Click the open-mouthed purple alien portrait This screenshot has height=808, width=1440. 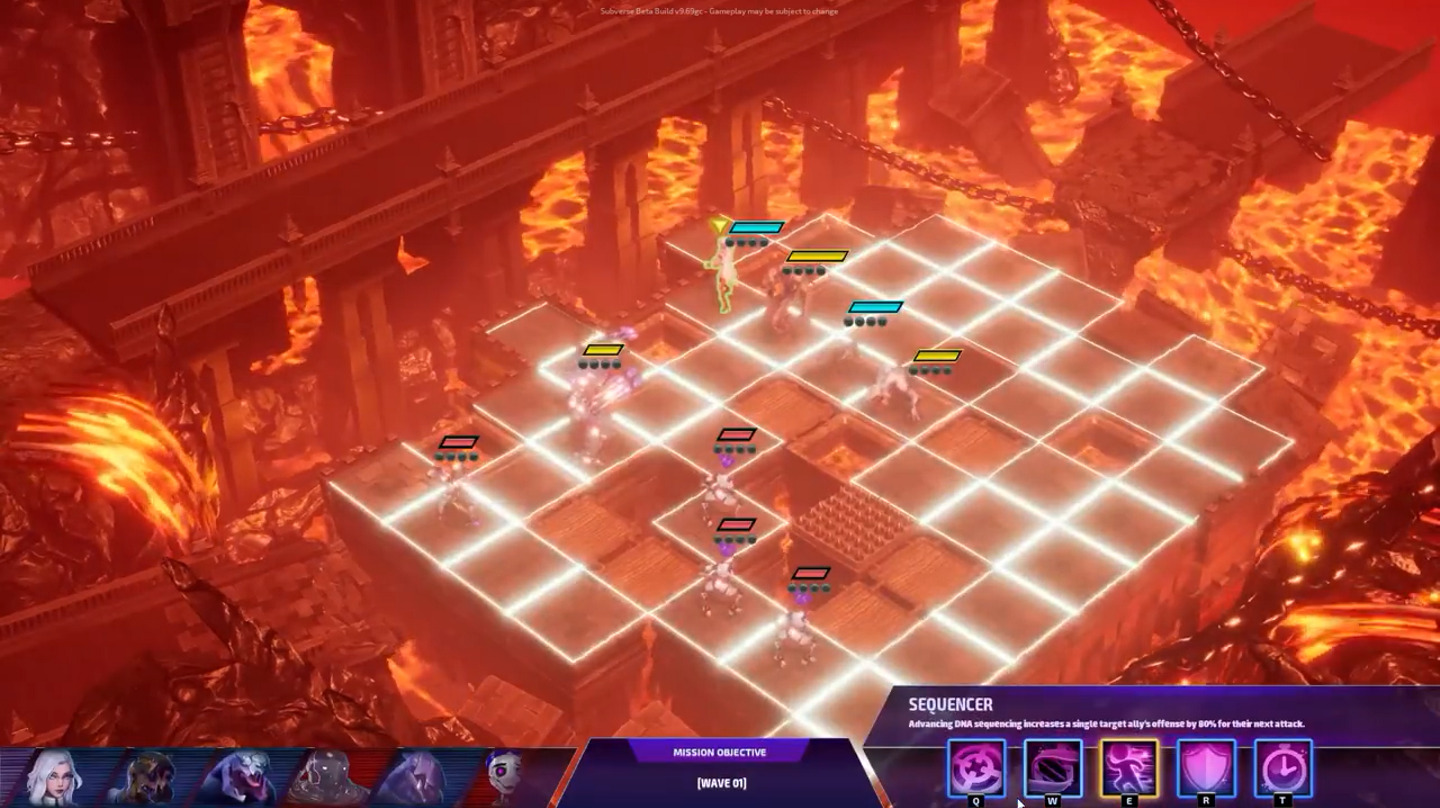coord(237,778)
